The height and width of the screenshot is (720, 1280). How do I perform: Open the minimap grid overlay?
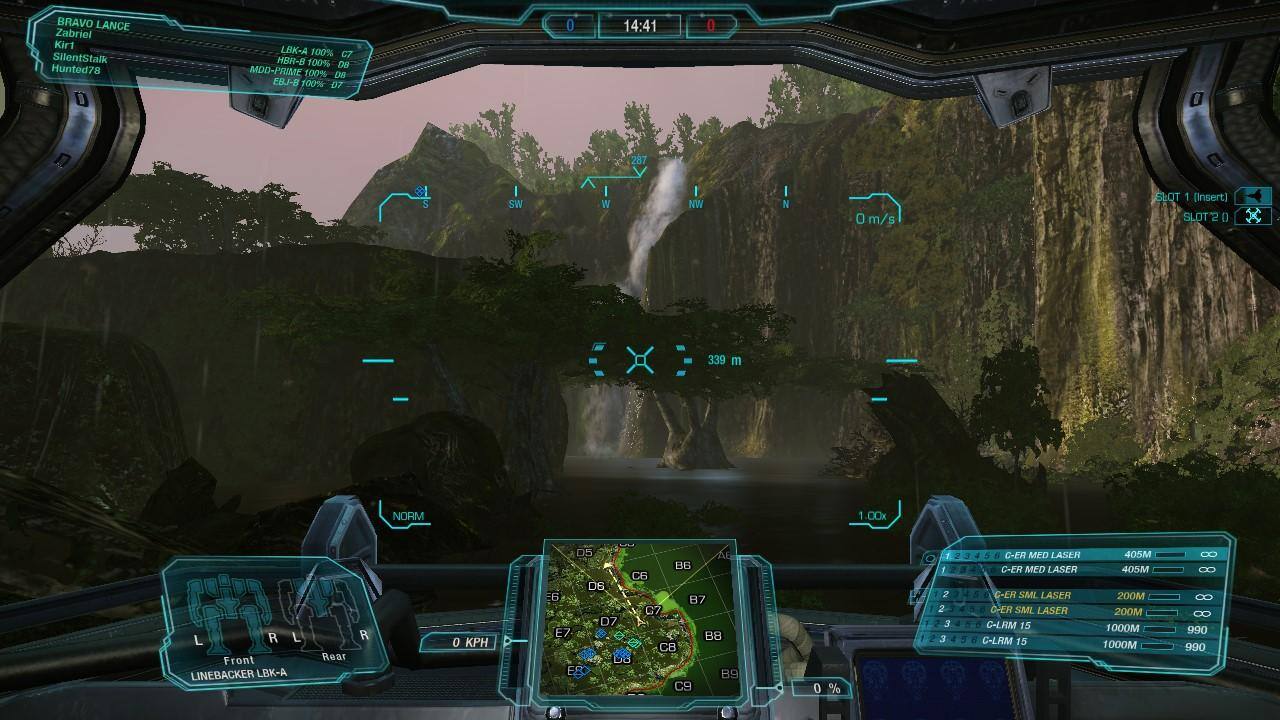point(638,620)
